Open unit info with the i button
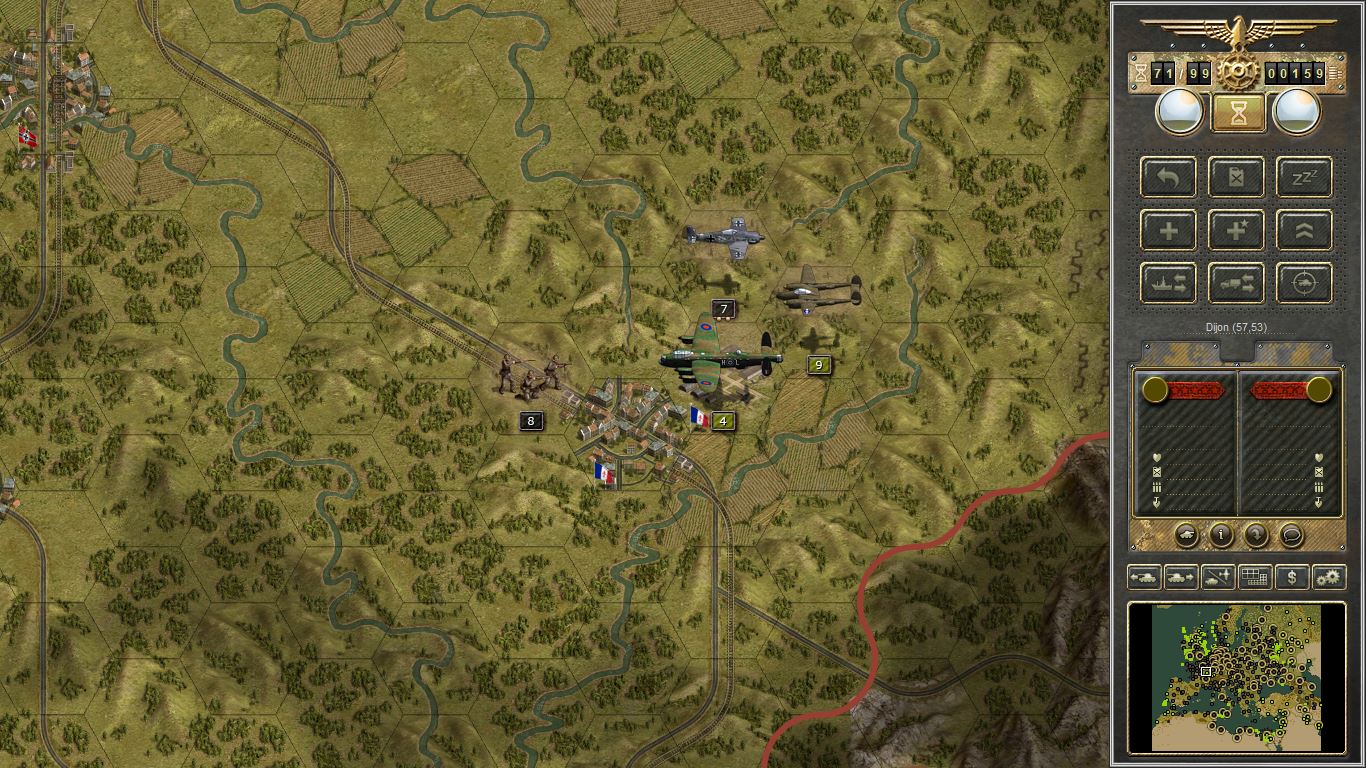This screenshot has height=768, width=1366. pyautogui.click(x=1220, y=536)
